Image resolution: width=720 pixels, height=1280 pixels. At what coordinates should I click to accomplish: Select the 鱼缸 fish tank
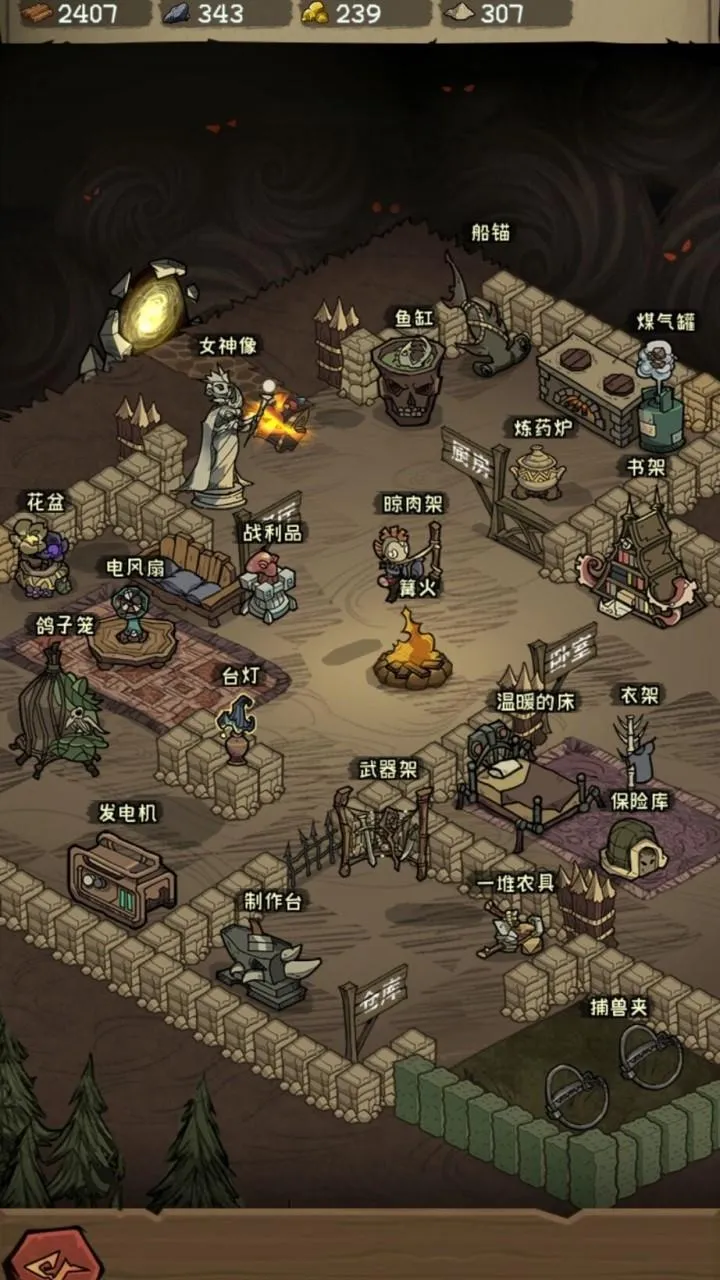[408, 375]
